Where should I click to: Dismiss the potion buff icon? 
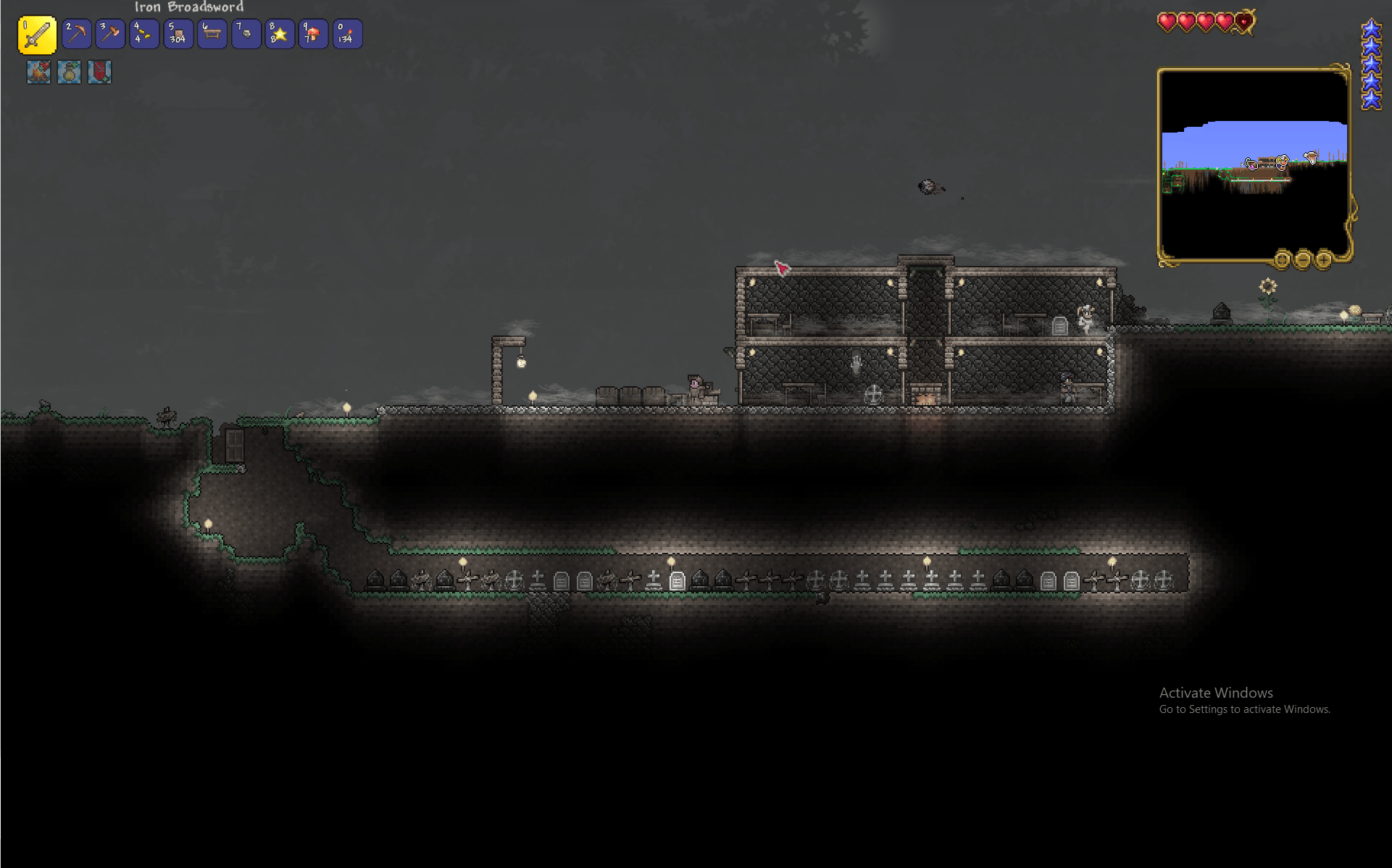(x=68, y=72)
